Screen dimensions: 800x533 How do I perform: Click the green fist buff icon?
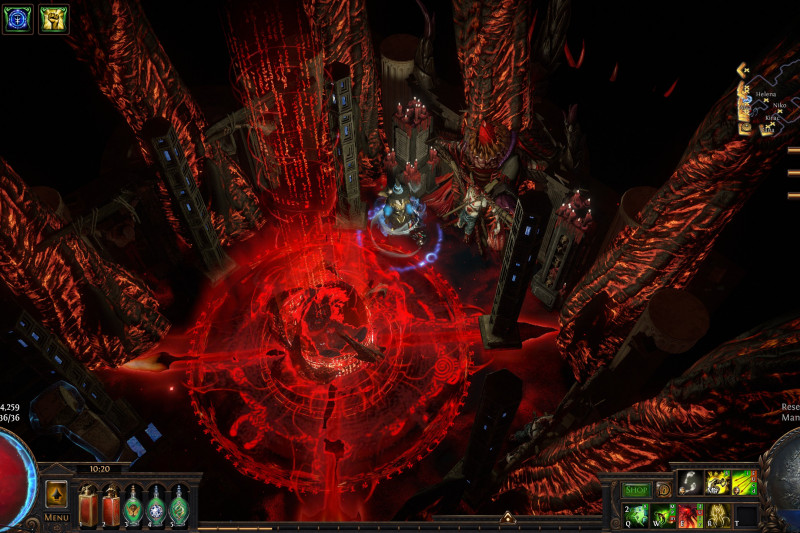point(53,19)
